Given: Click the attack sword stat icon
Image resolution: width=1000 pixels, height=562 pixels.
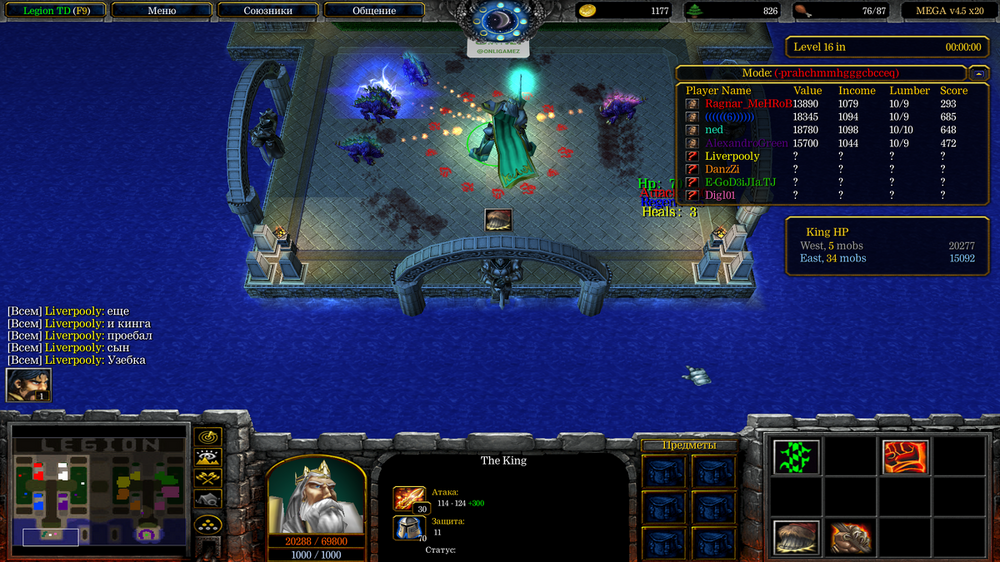Looking at the screenshot, I should click(x=409, y=496).
